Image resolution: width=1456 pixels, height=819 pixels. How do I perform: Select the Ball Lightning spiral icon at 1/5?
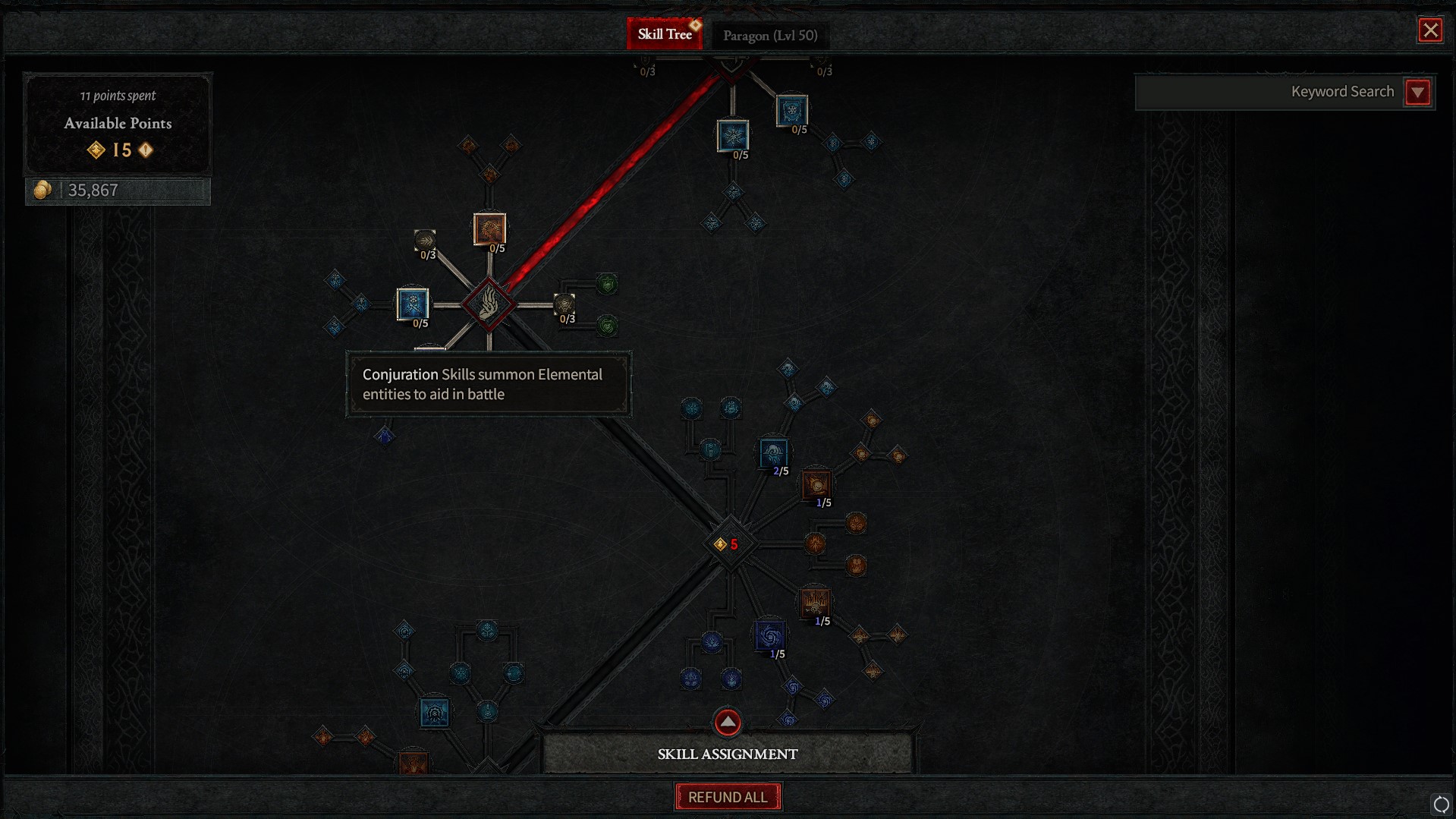769,636
